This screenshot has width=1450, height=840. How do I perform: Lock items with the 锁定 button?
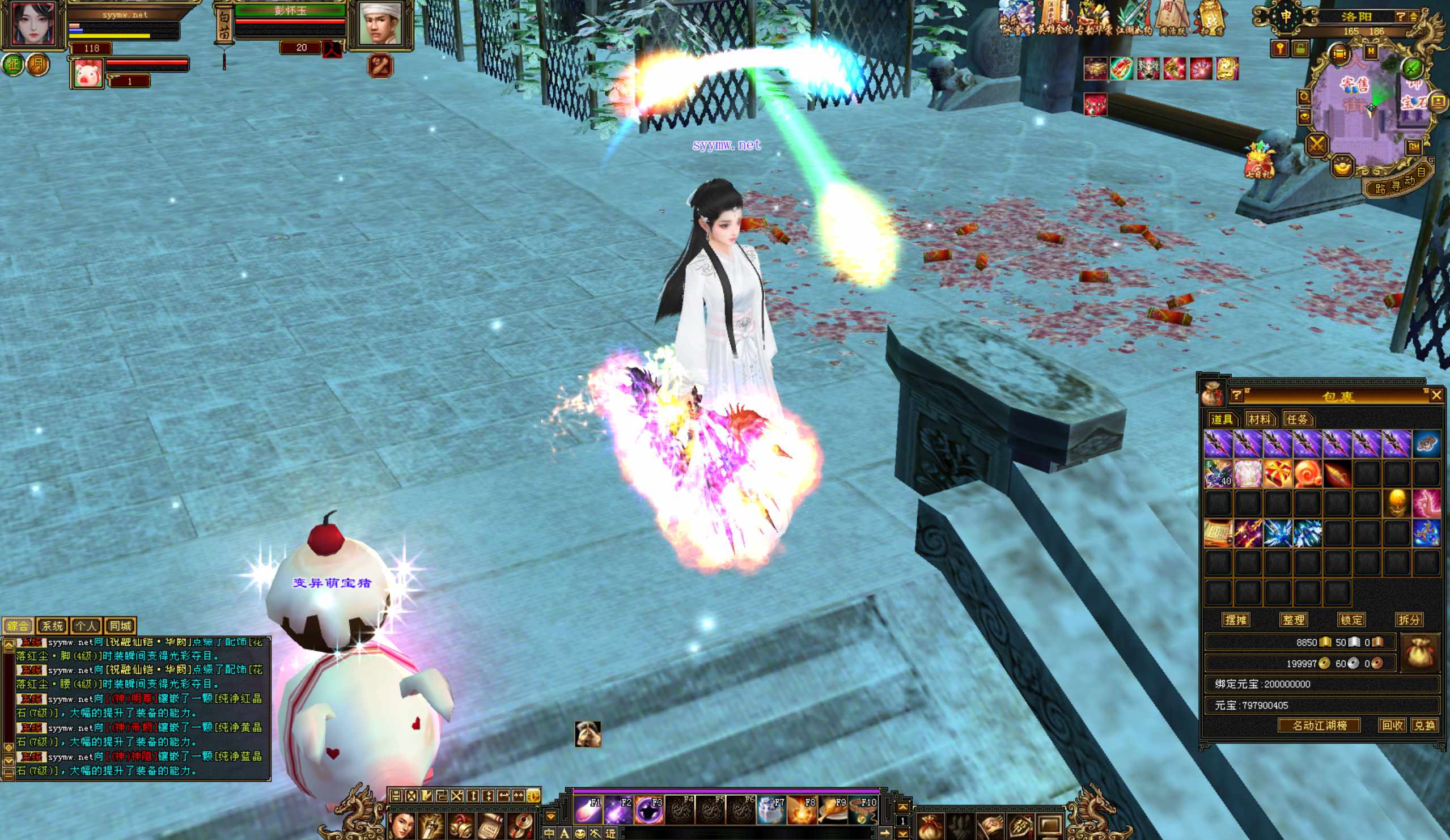click(x=1351, y=620)
